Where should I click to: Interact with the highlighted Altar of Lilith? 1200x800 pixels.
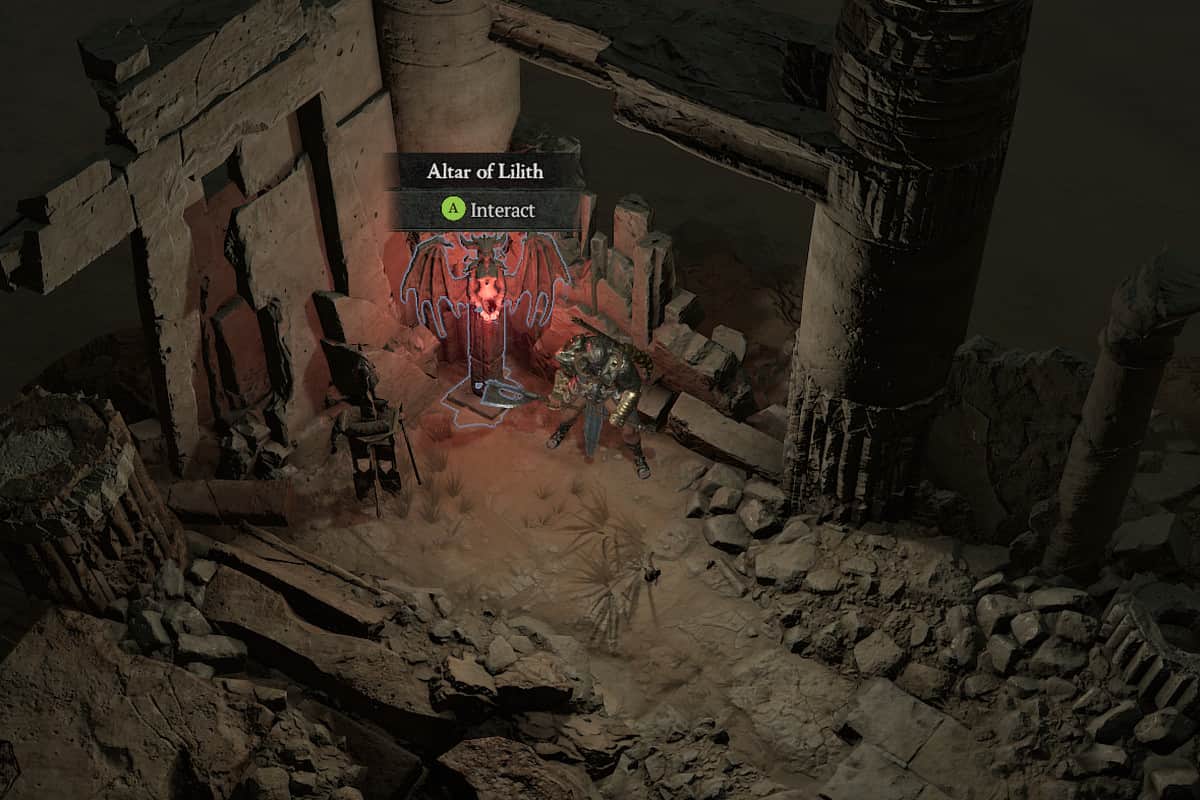click(x=486, y=300)
